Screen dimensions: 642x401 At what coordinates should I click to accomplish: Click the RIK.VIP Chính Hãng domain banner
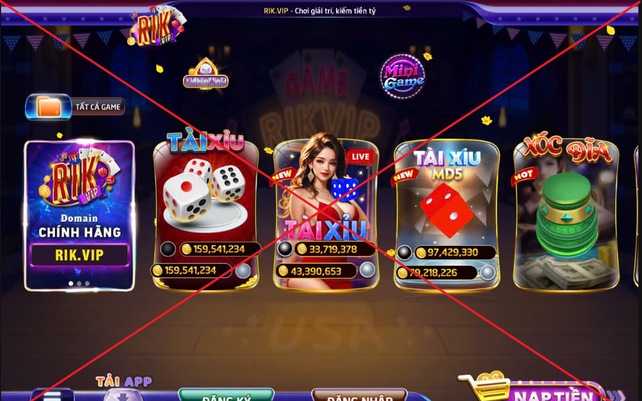click(79, 215)
